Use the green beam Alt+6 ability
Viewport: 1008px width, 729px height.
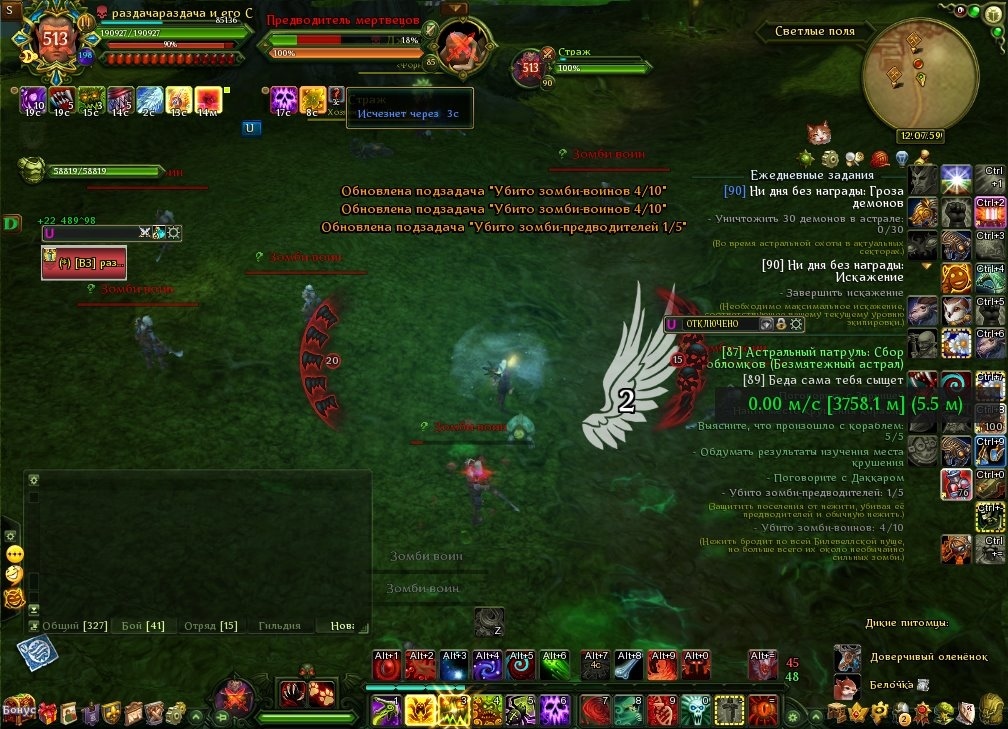(554, 665)
